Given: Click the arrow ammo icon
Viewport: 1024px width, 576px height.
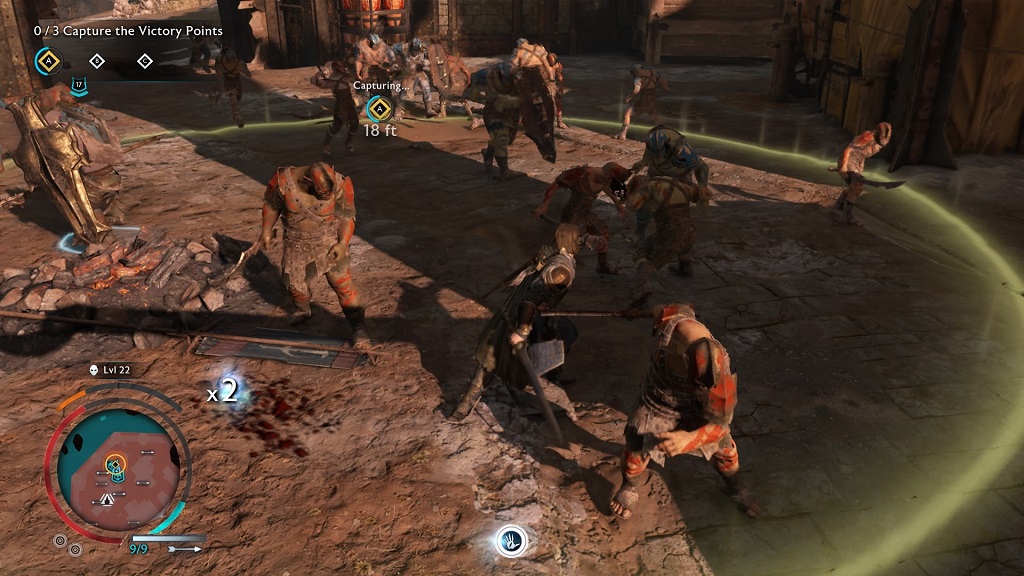Looking at the screenshot, I should 183,549.
